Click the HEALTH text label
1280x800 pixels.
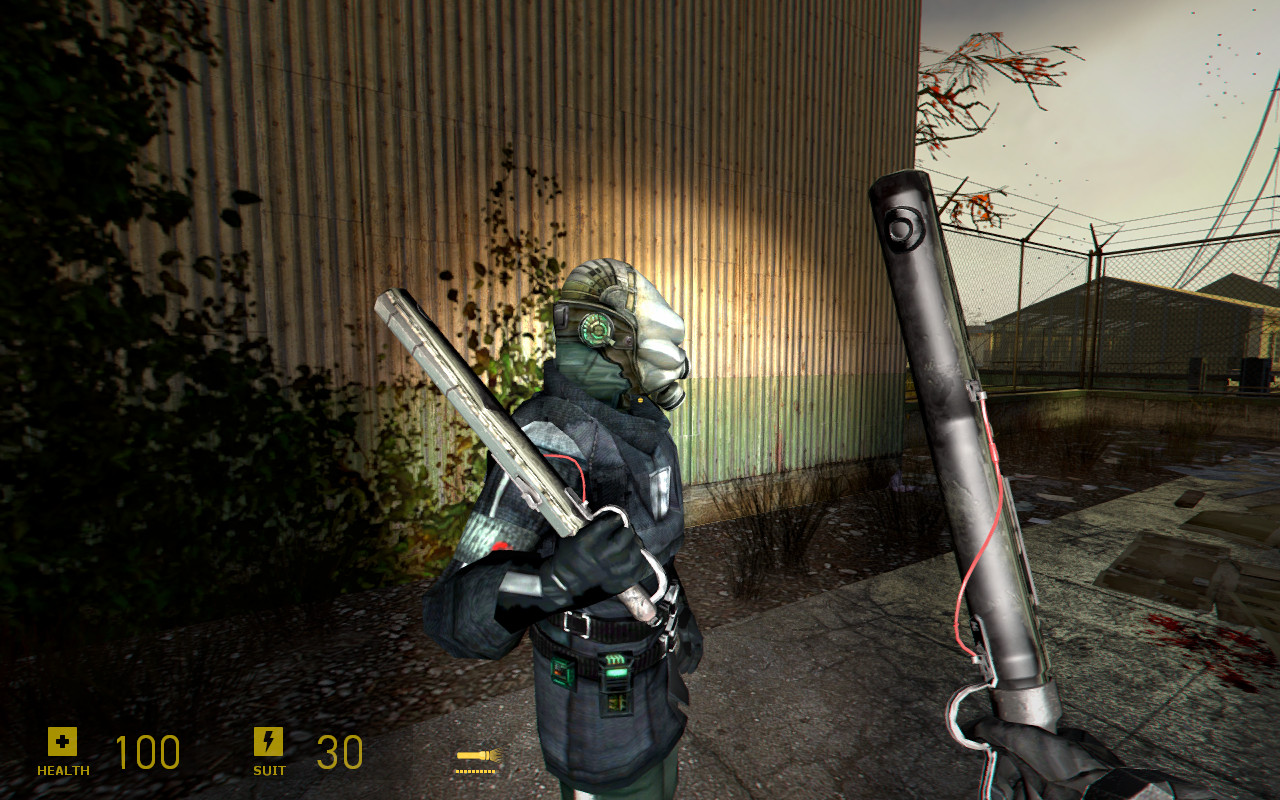(62, 771)
